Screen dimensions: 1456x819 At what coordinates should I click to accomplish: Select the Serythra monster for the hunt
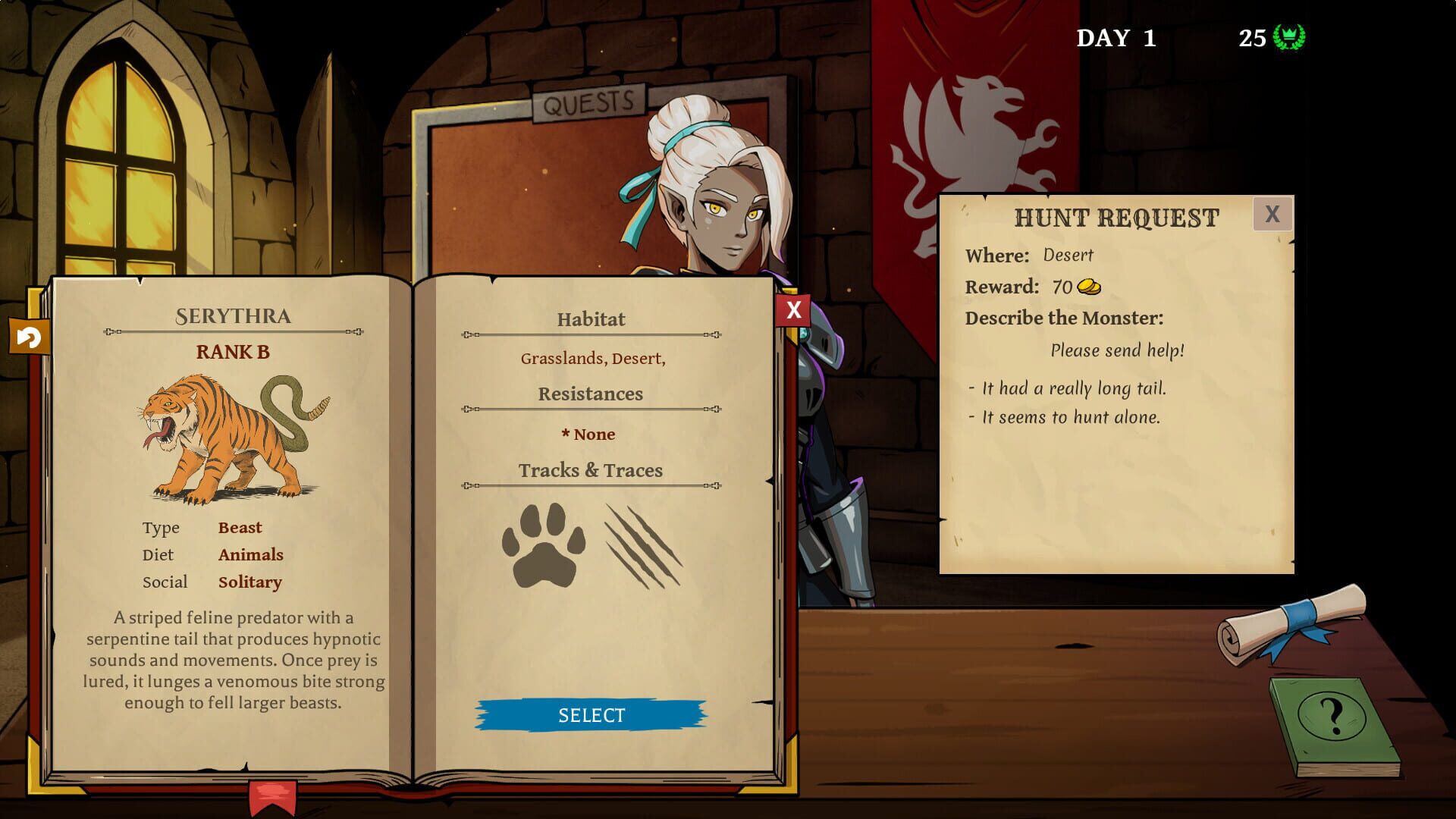click(591, 714)
